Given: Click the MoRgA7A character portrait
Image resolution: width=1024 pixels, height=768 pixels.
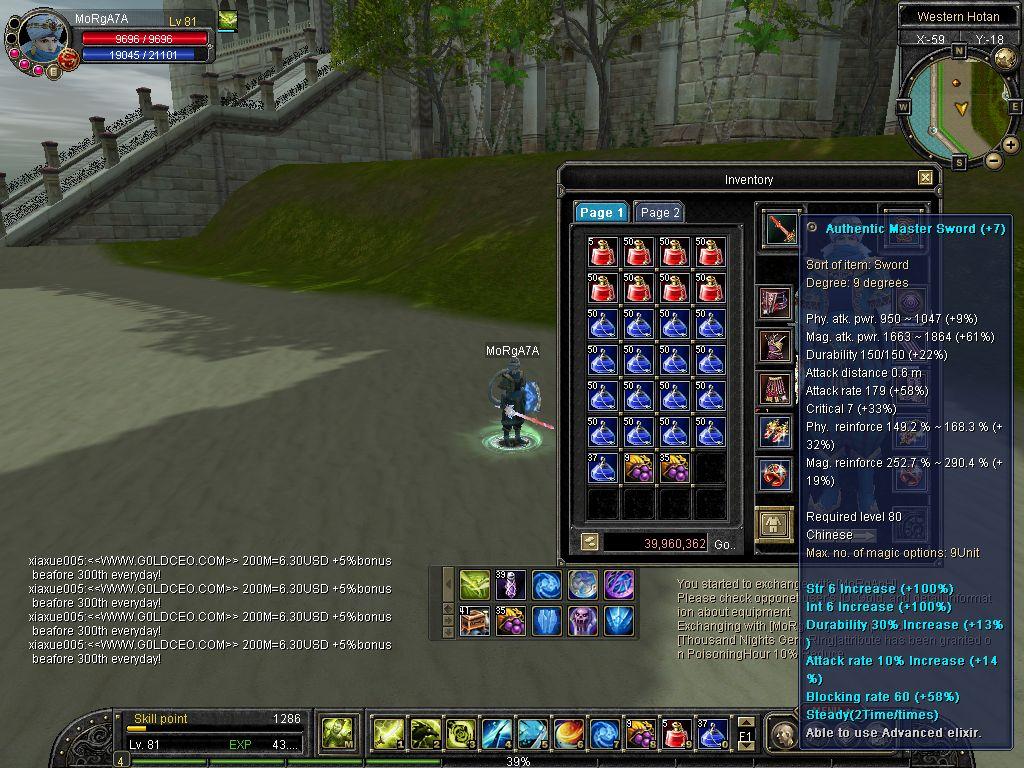Looking at the screenshot, I should coord(42,38).
